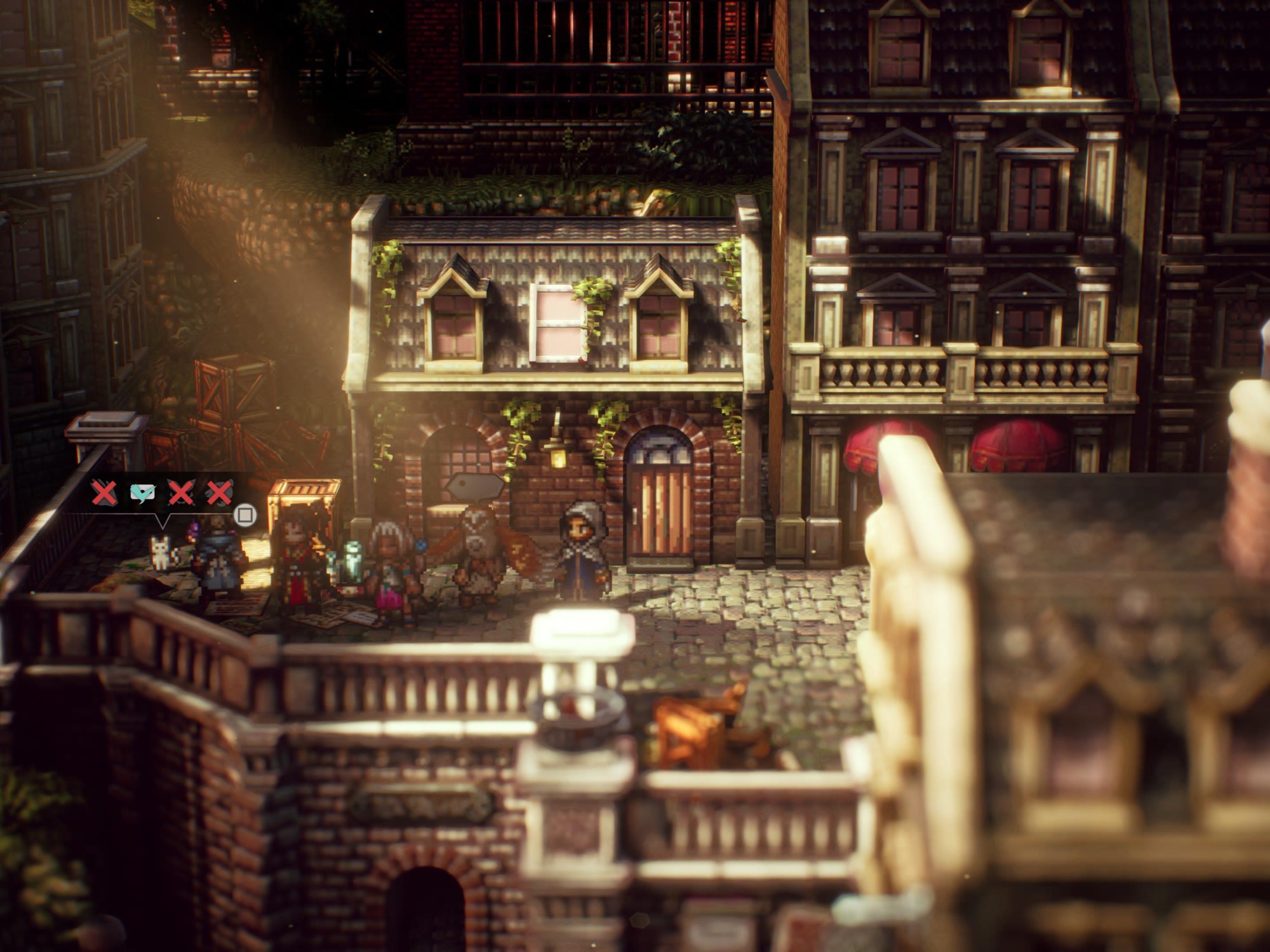Click the crossed-out cat face icon
Image resolution: width=1270 pixels, height=952 pixels.
coord(181,493)
